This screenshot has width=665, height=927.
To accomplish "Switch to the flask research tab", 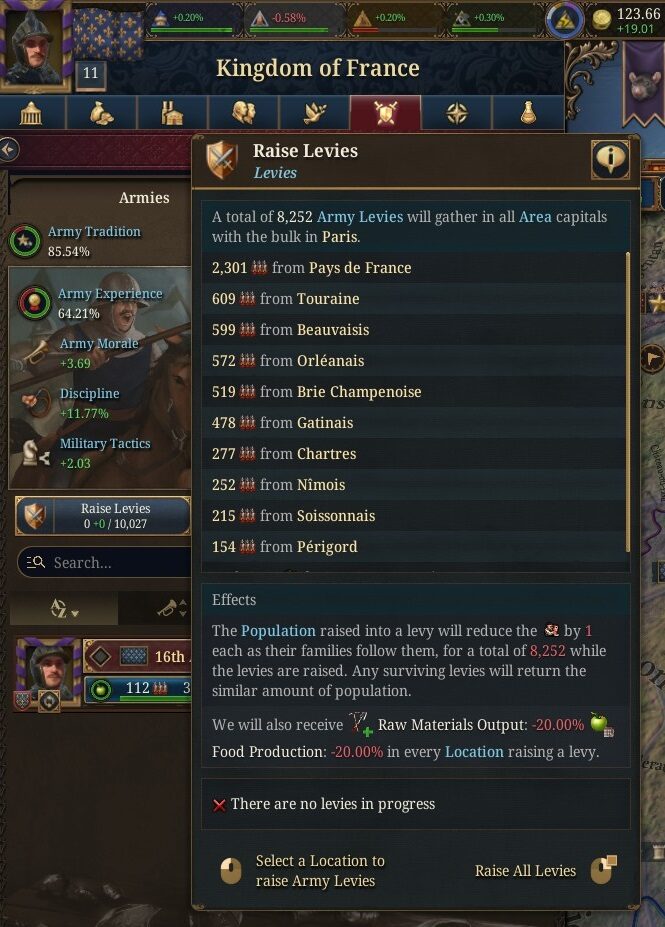I will pyautogui.click(x=527, y=114).
